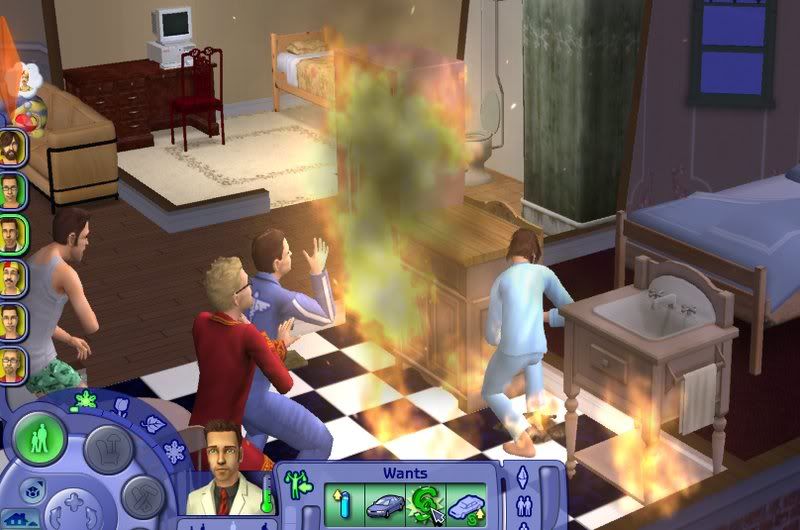800x530 pixels.
Task: Click the snowflake winter season icon
Action: coord(173,451)
